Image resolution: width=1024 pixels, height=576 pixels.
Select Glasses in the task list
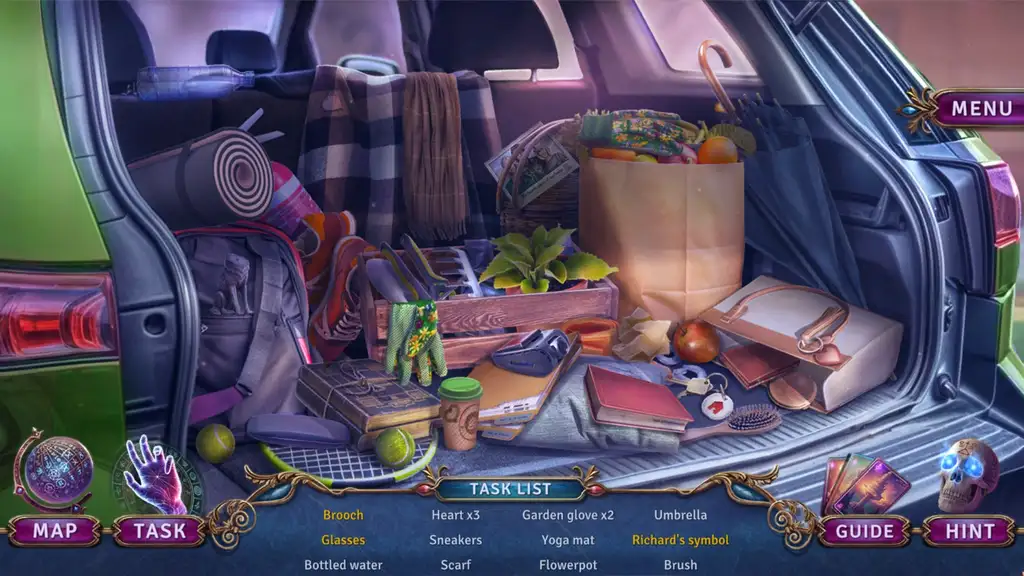(x=343, y=540)
